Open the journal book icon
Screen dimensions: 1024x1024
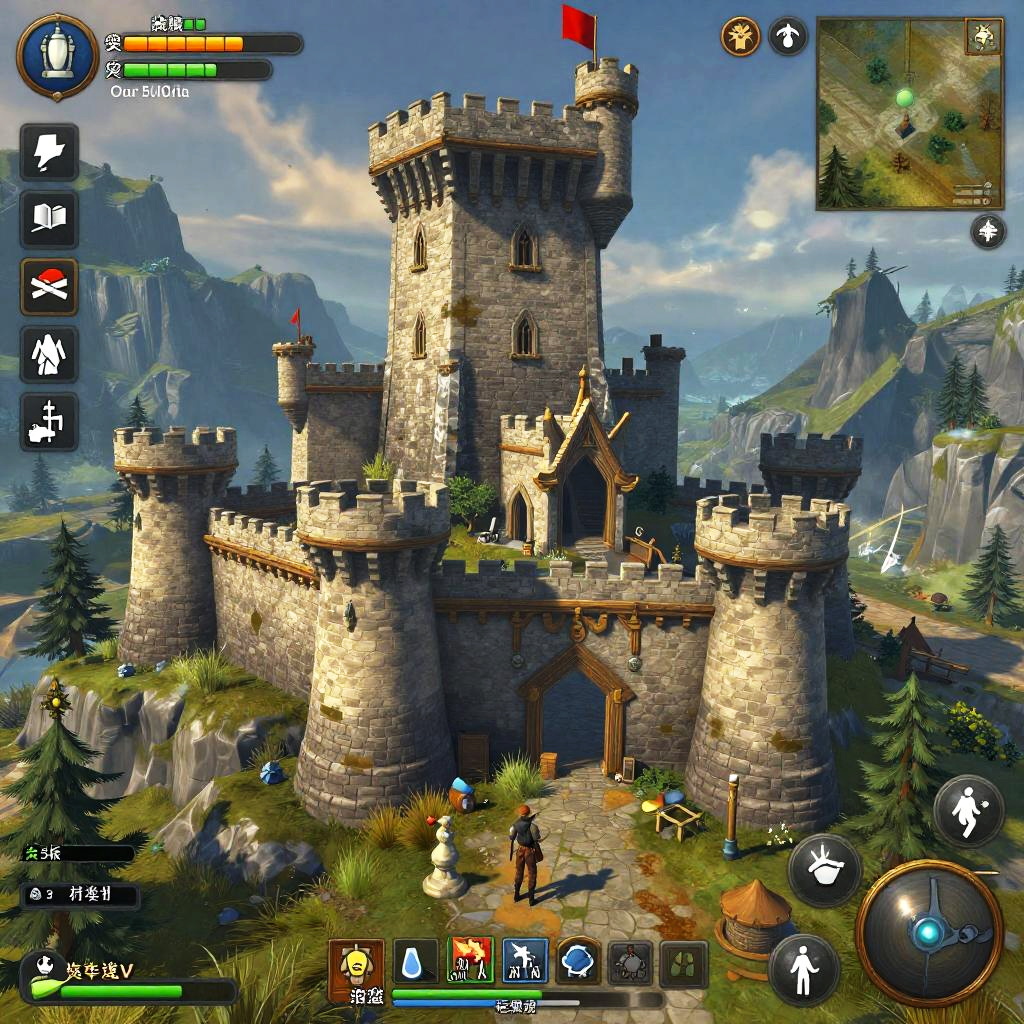(x=49, y=219)
